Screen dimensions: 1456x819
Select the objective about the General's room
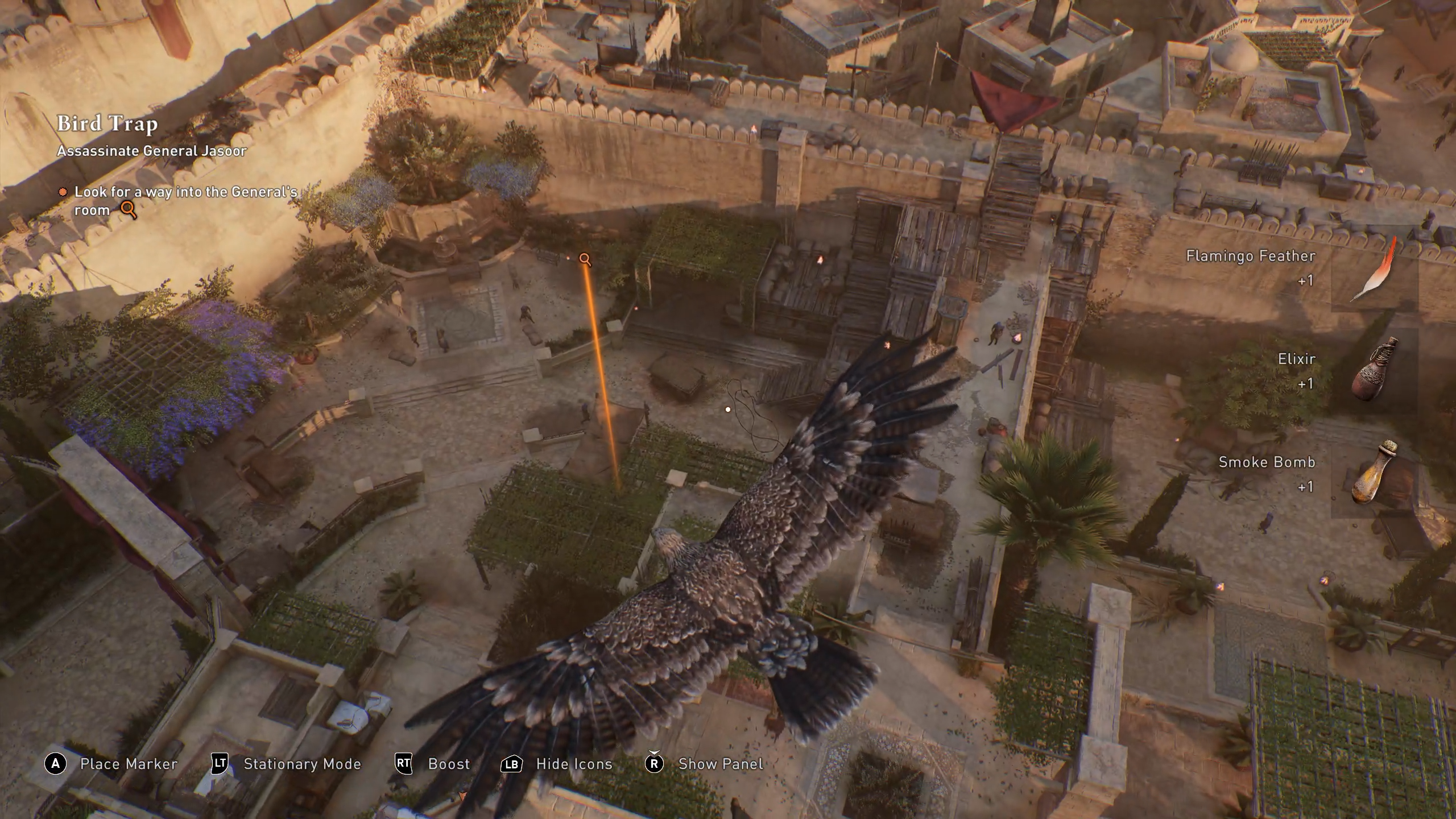click(x=185, y=201)
